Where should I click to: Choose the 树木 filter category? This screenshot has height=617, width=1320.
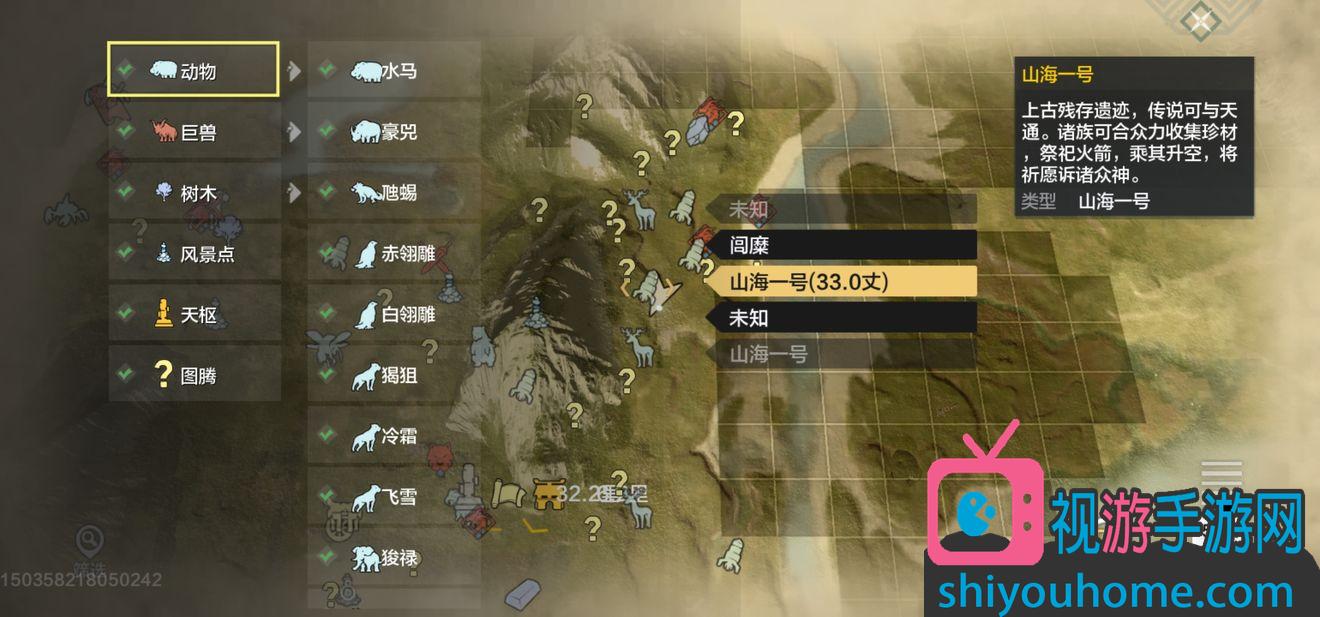coord(193,192)
